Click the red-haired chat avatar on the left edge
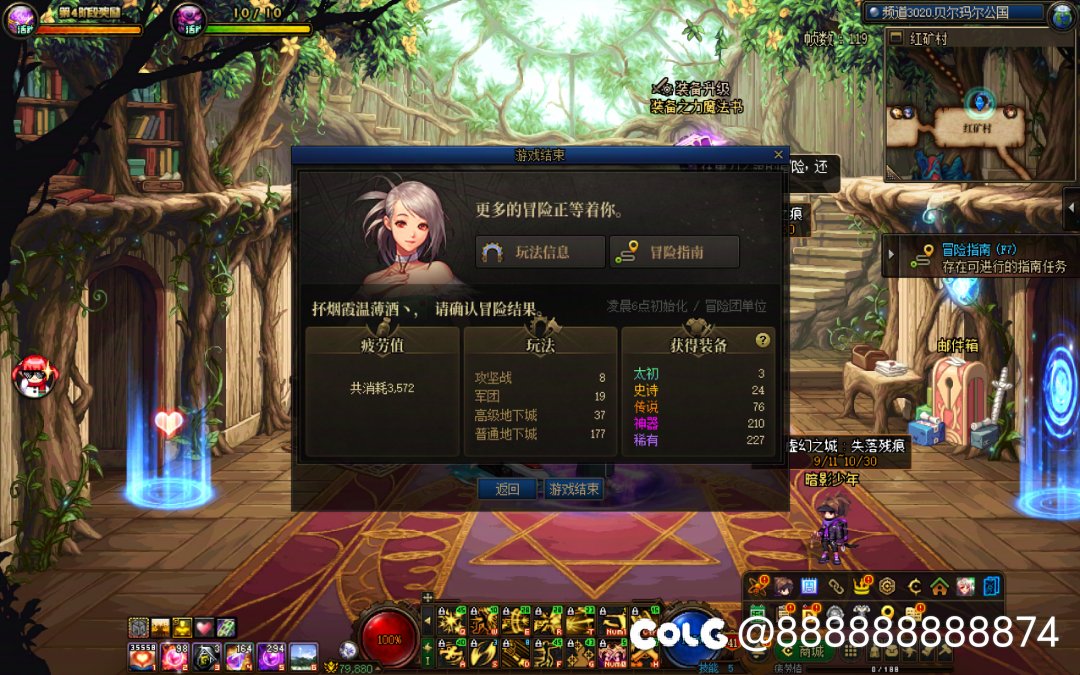The width and height of the screenshot is (1080, 675). pyautogui.click(x=33, y=376)
